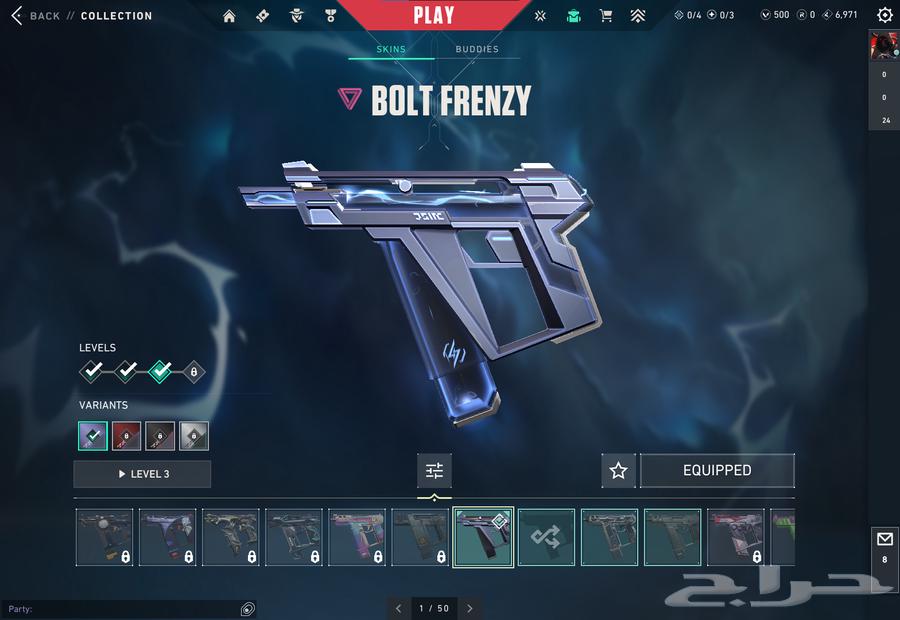Play the Level 3 preview video
The width and height of the screenshot is (900, 620).
coord(142,474)
